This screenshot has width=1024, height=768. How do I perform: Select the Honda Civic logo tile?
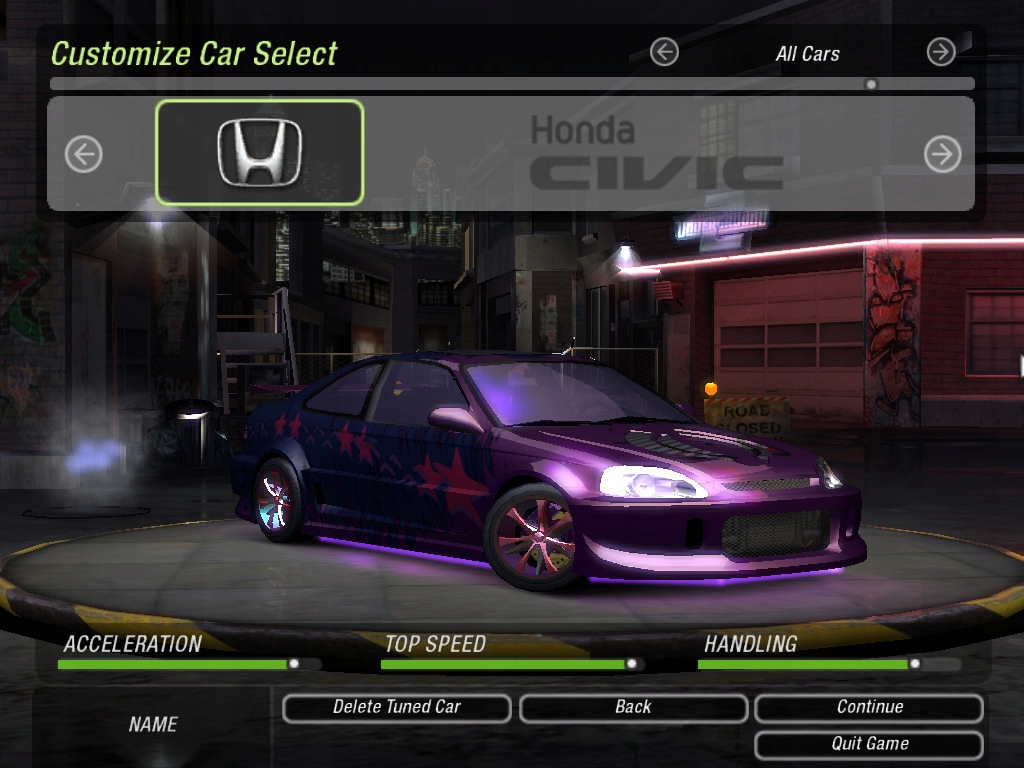[259, 152]
